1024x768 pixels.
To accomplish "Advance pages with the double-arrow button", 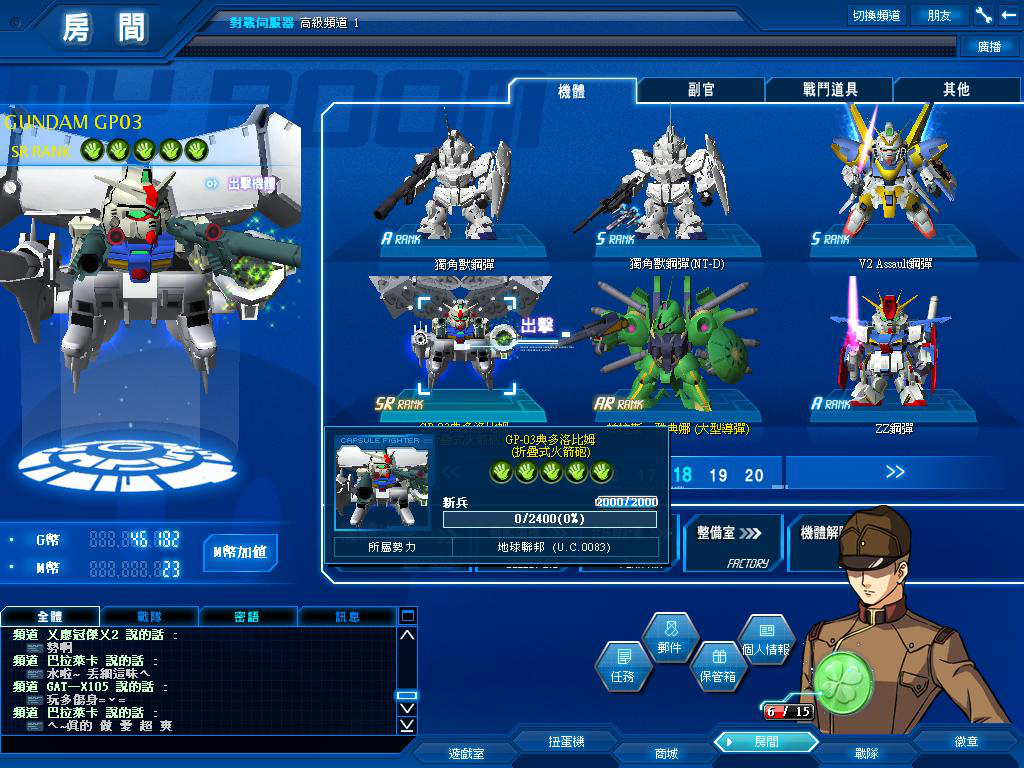I will coord(894,472).
